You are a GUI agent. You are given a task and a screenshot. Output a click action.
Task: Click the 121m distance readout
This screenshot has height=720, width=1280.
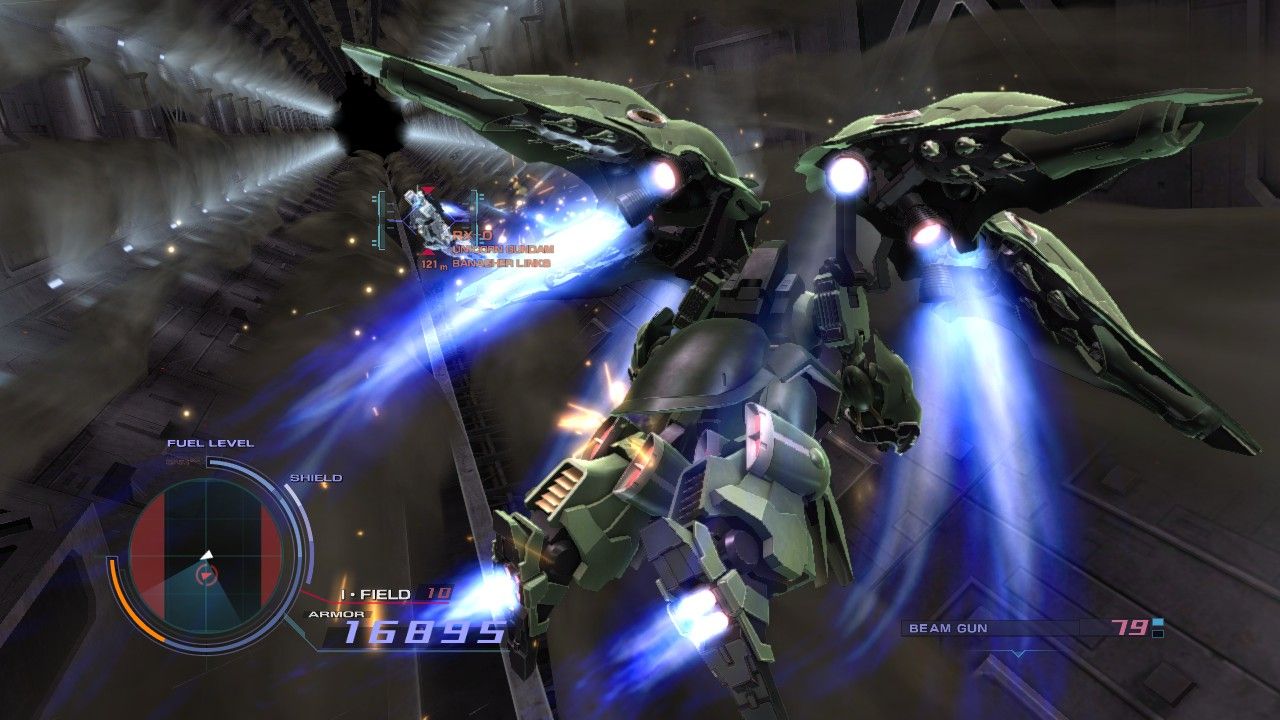(x=430, y=264)
